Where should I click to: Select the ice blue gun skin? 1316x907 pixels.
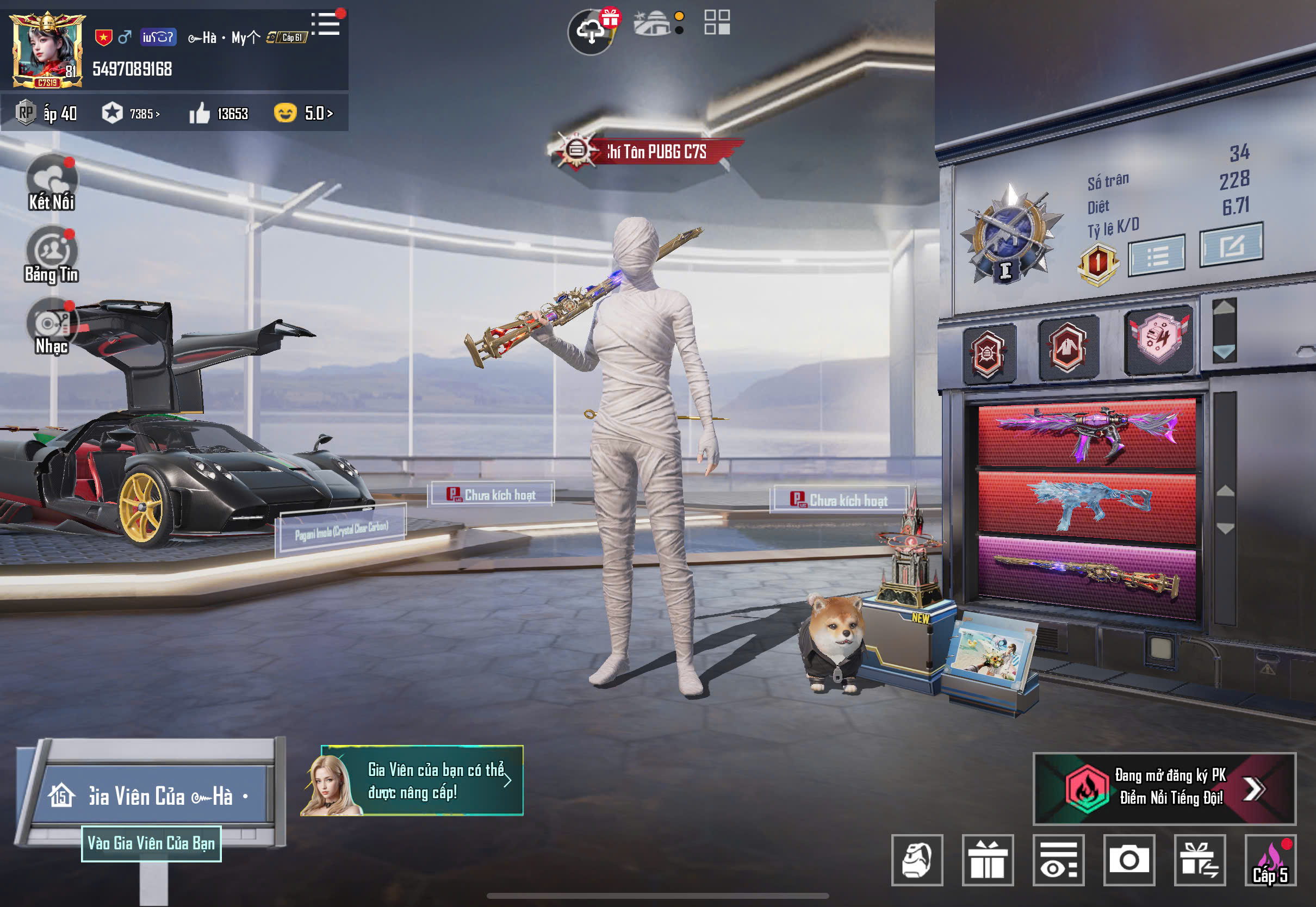[1086, 505]
